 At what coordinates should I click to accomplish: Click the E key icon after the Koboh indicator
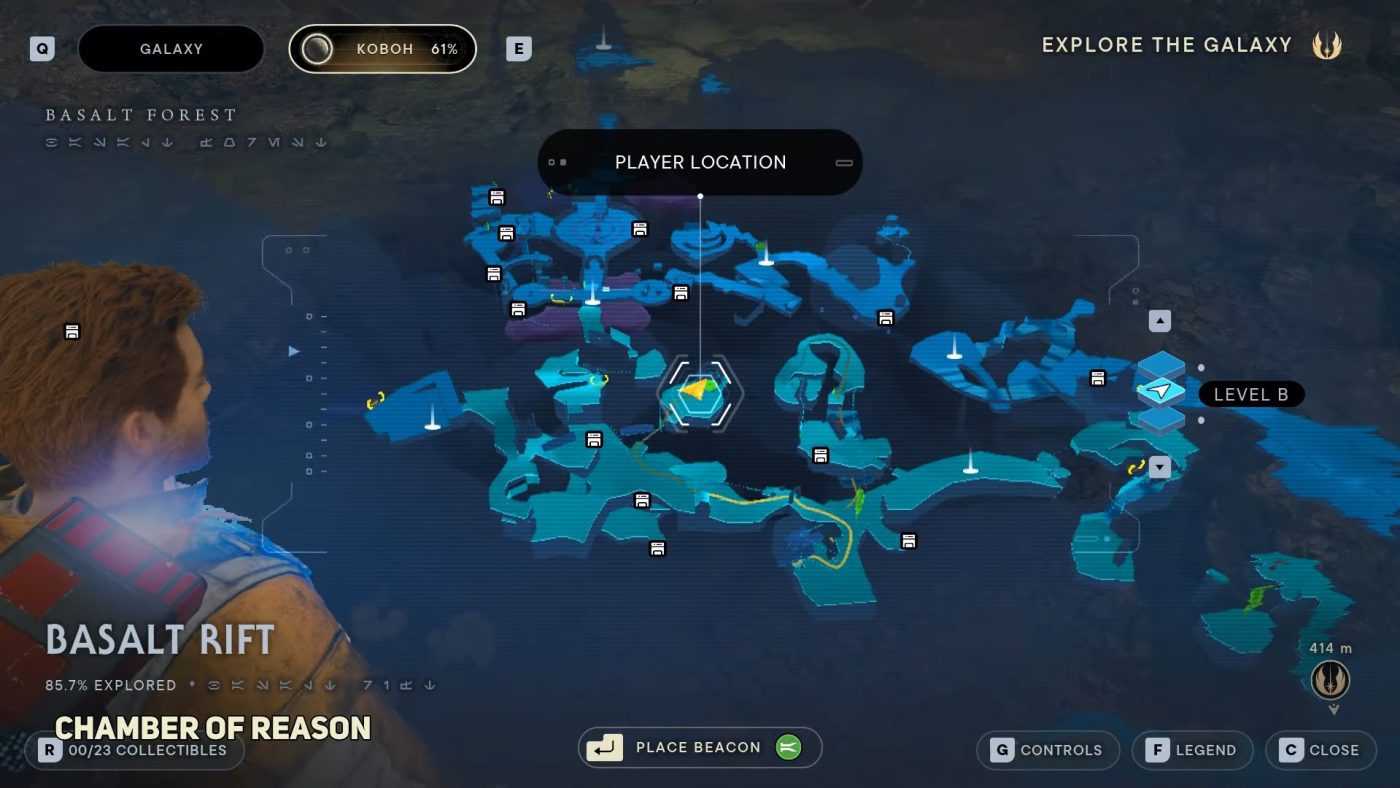pos(517,48)
